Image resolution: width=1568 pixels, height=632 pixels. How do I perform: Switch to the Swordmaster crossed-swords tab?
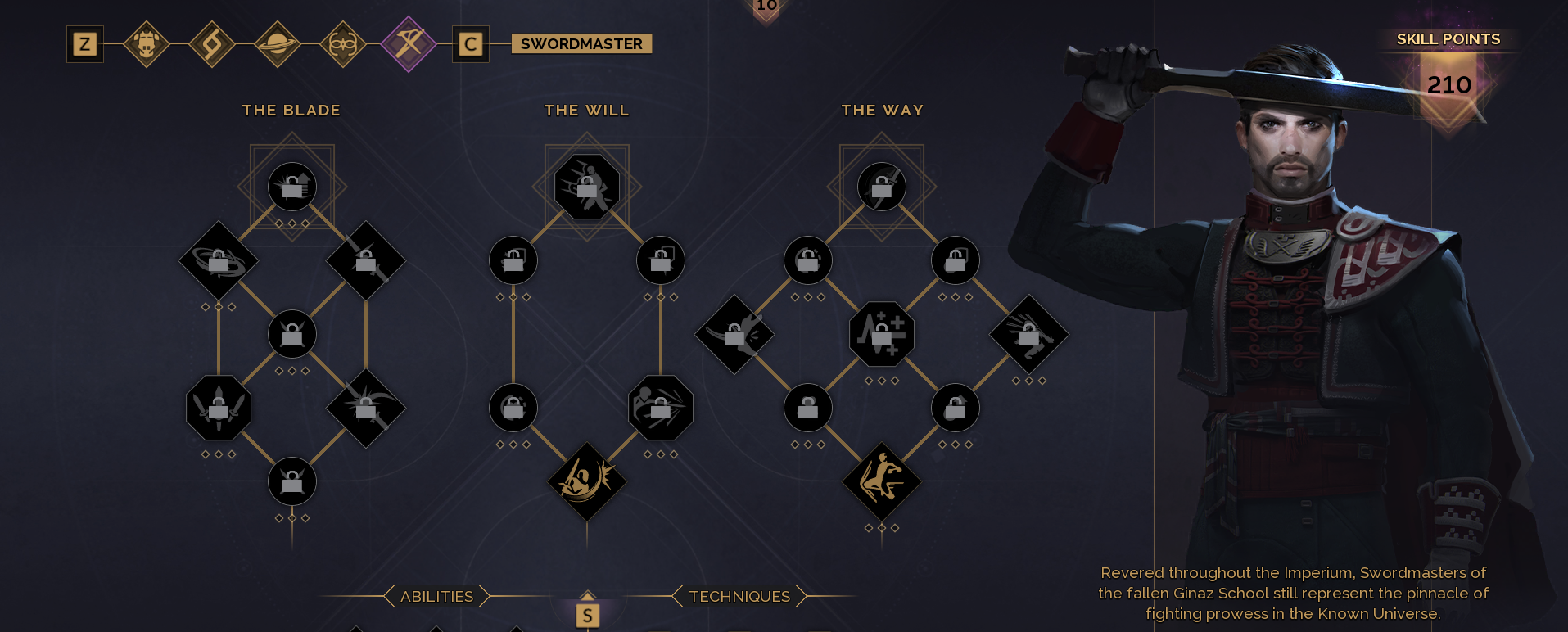[408, 44]
